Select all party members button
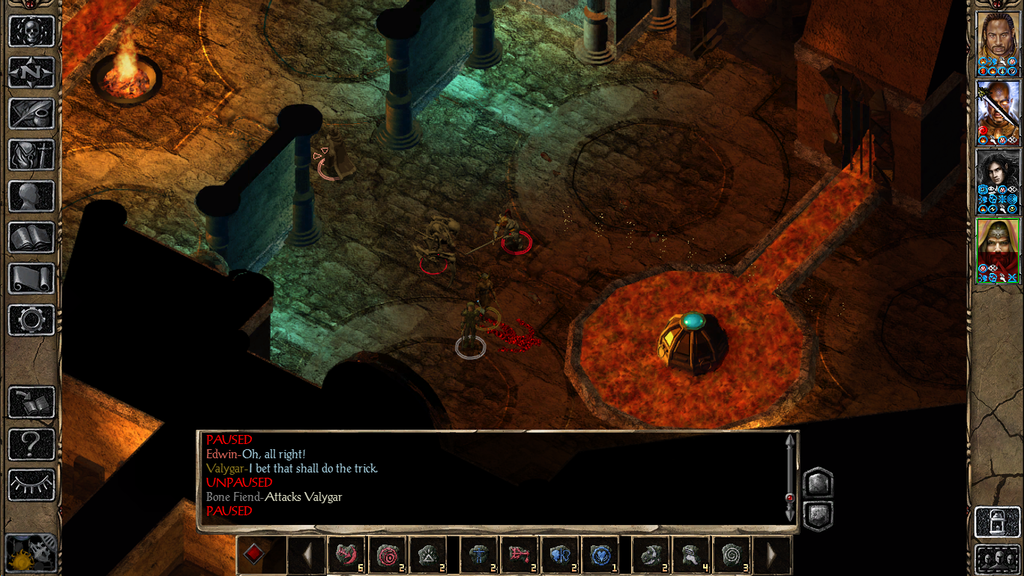1024x576 pixels. [997, 558]
